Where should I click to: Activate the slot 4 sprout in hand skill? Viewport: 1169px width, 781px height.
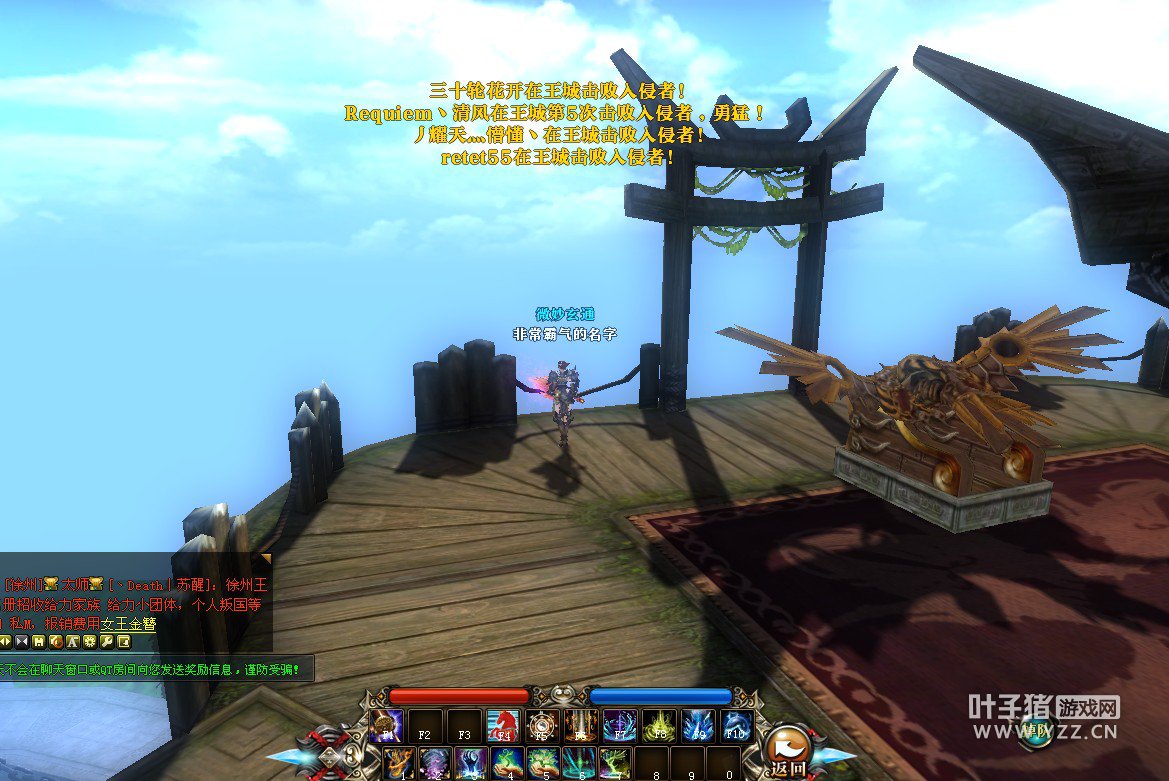[x=510, y=763]
